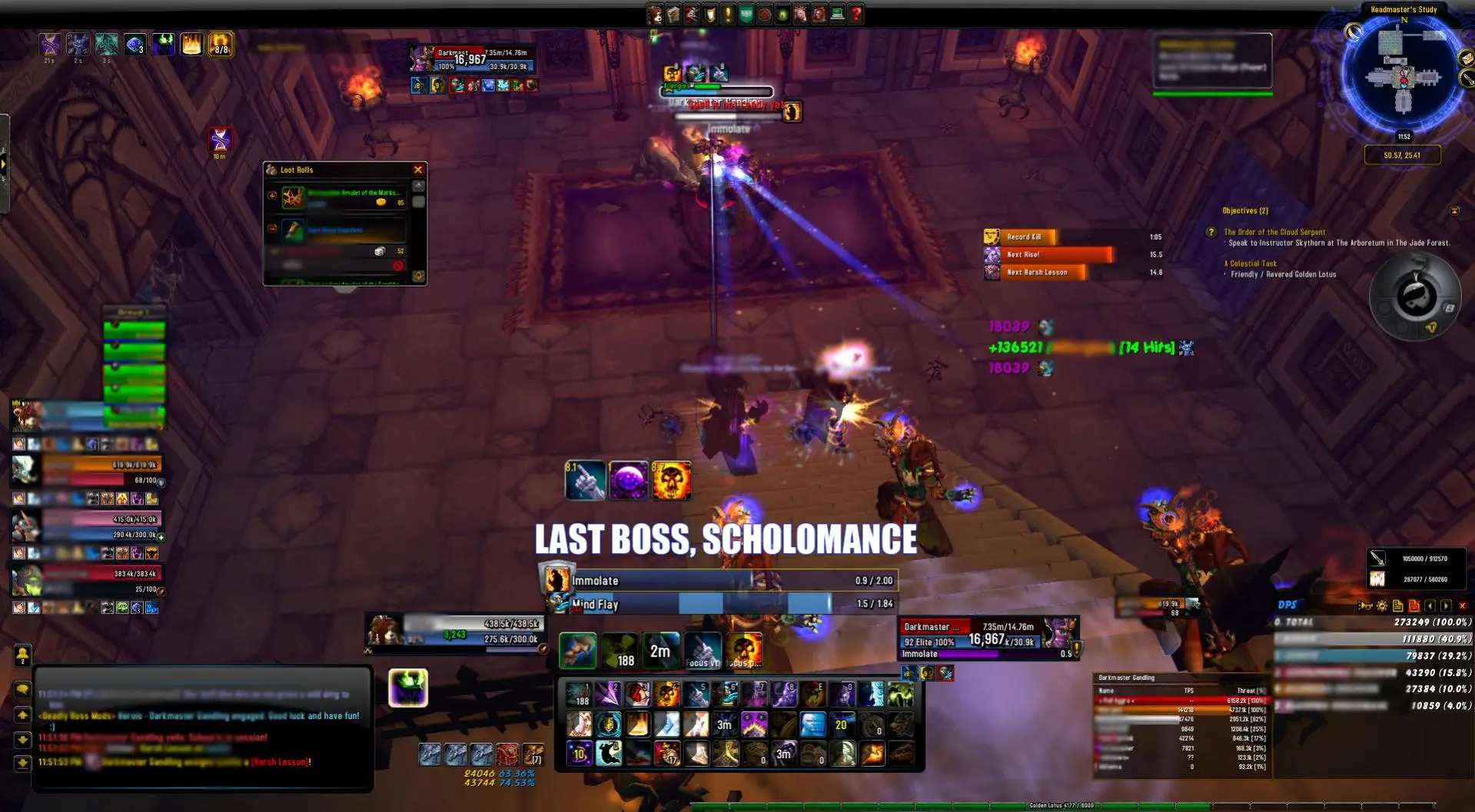Viewport: 1475px width, 812px height.
Task: Select the Darkmaster Gandling threat meter panel
Action: tap(1181, 724)
